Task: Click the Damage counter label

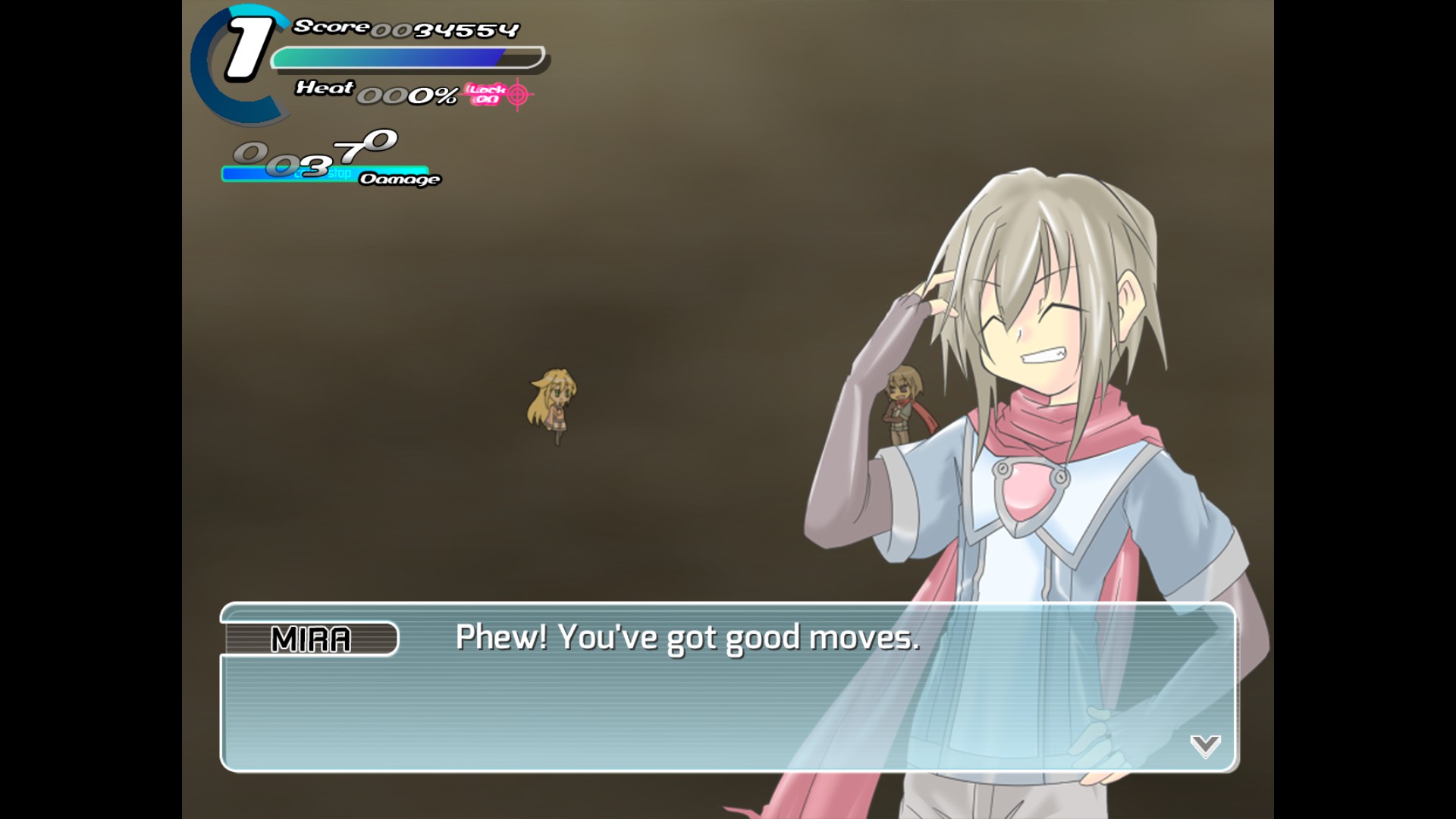Action: coord(400,180)
